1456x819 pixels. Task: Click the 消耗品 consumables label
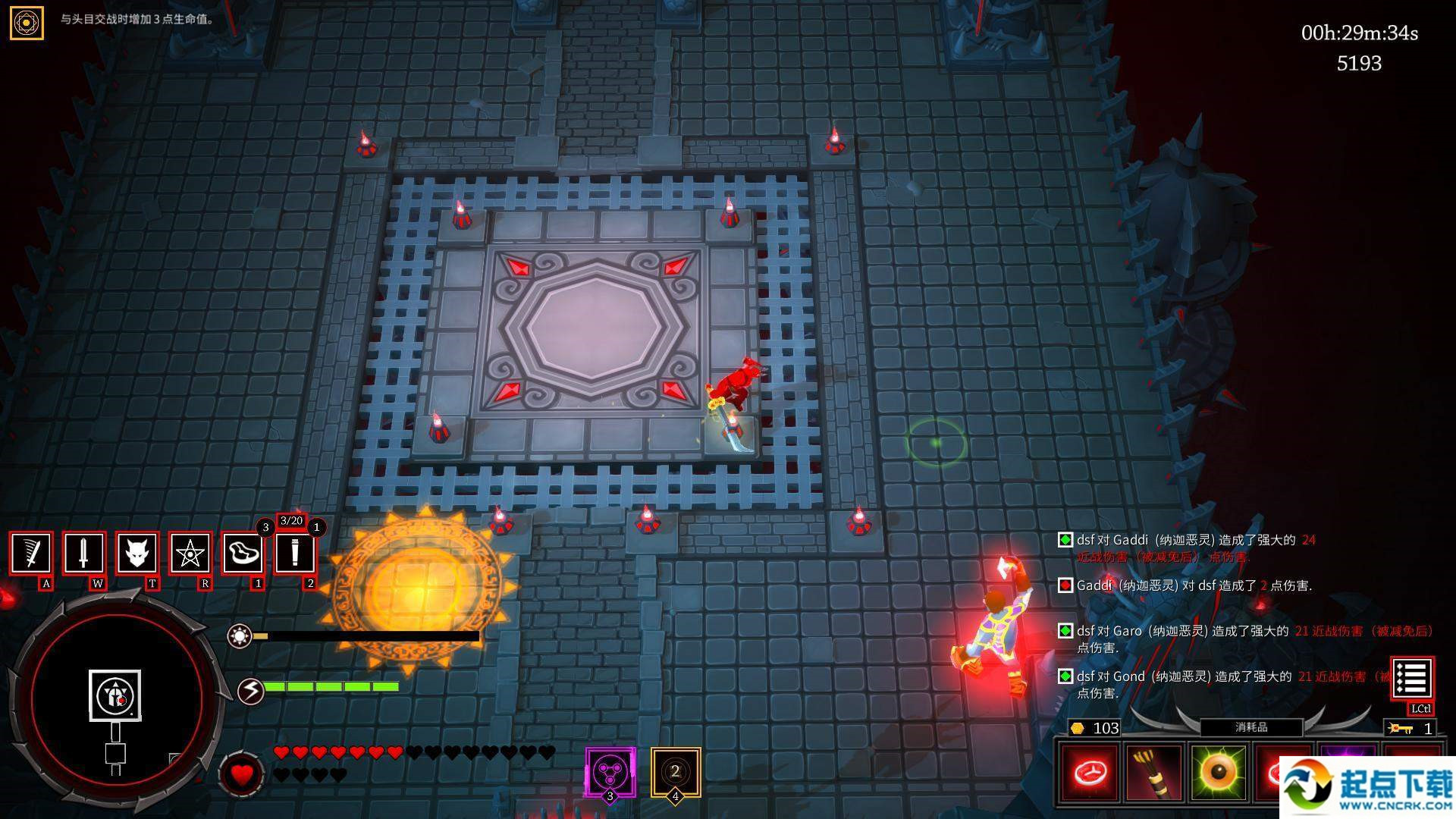(1251, 727)
